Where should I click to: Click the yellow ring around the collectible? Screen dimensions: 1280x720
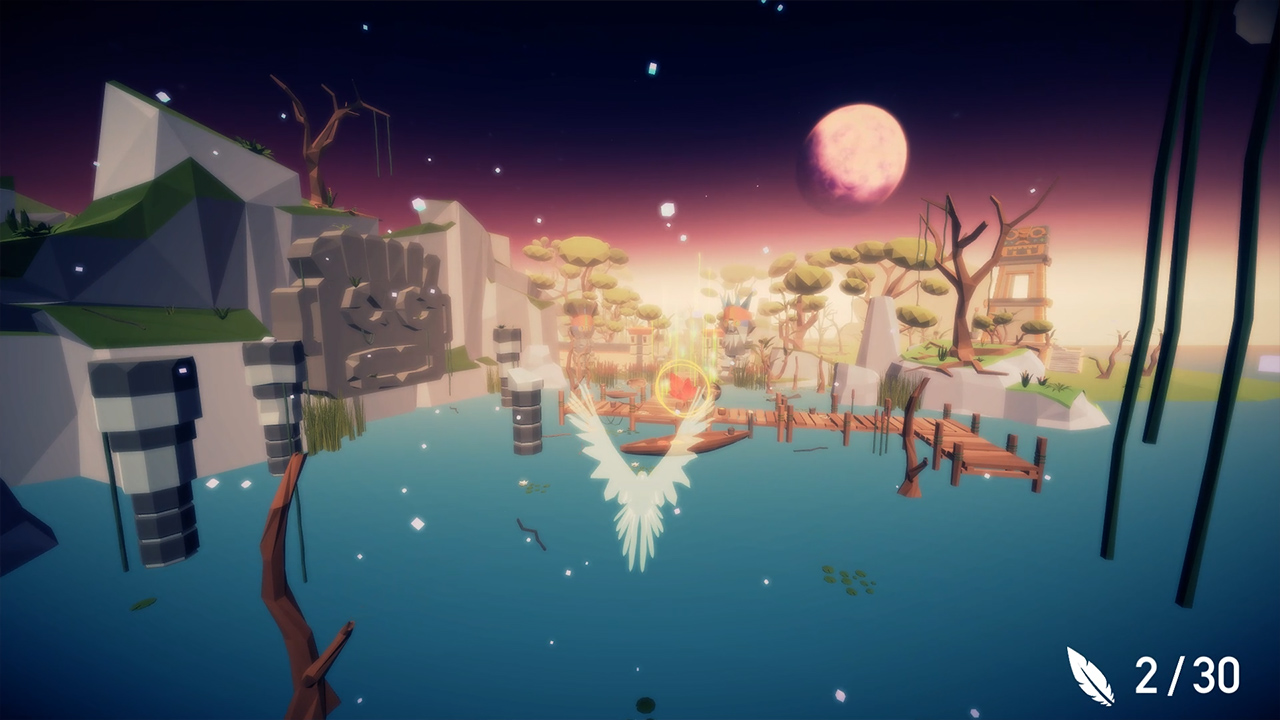pos(684,388)
